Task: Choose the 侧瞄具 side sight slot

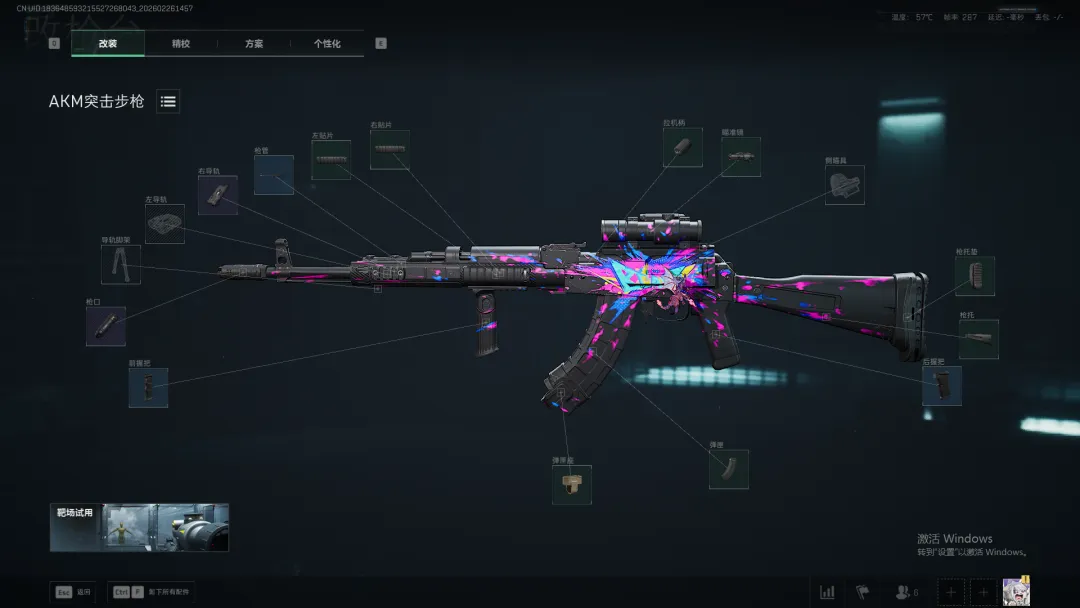Action: click(x=845, y=185)
